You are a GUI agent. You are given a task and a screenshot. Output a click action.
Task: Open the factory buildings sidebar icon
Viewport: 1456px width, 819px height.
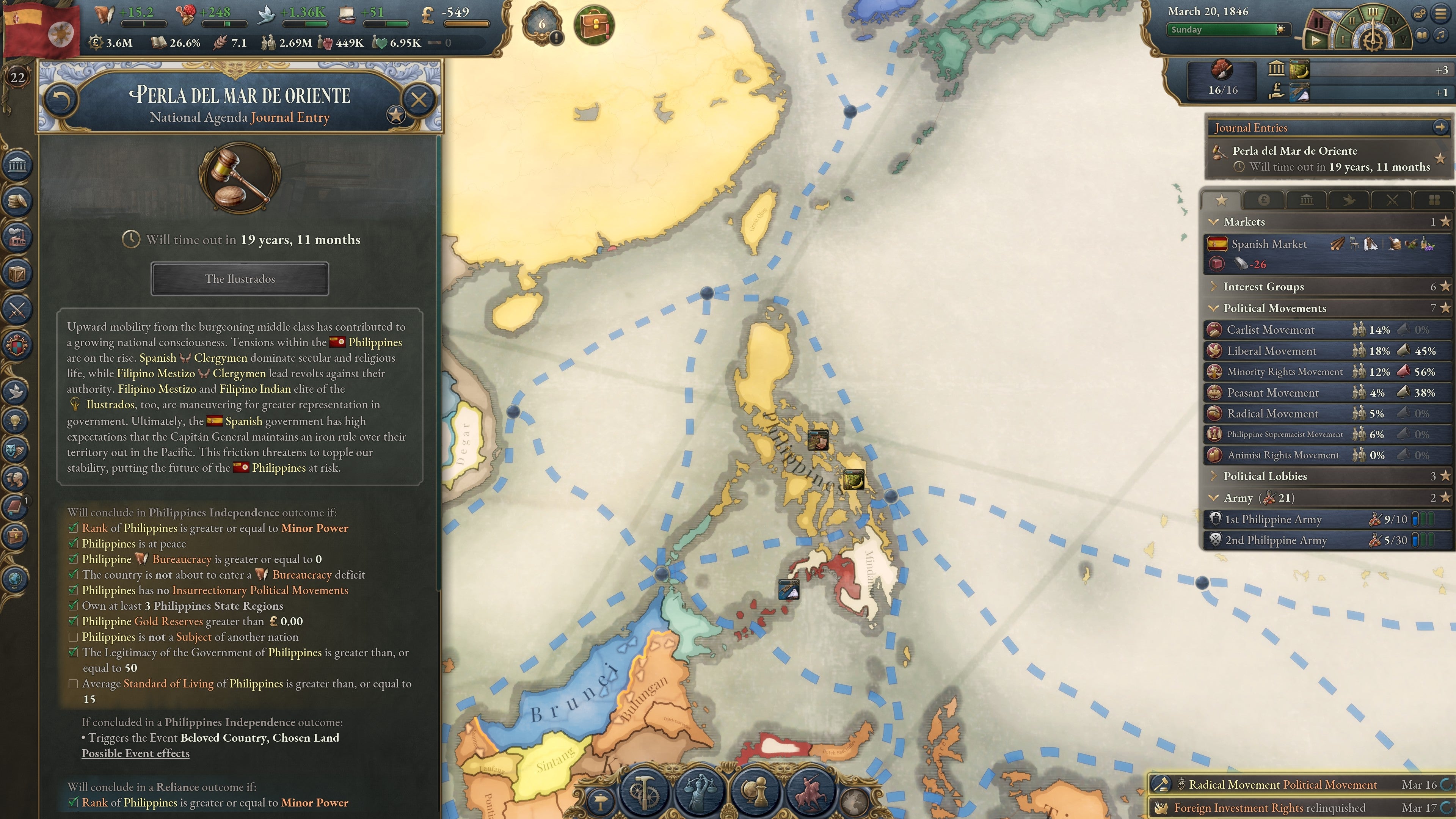(17, 237)
